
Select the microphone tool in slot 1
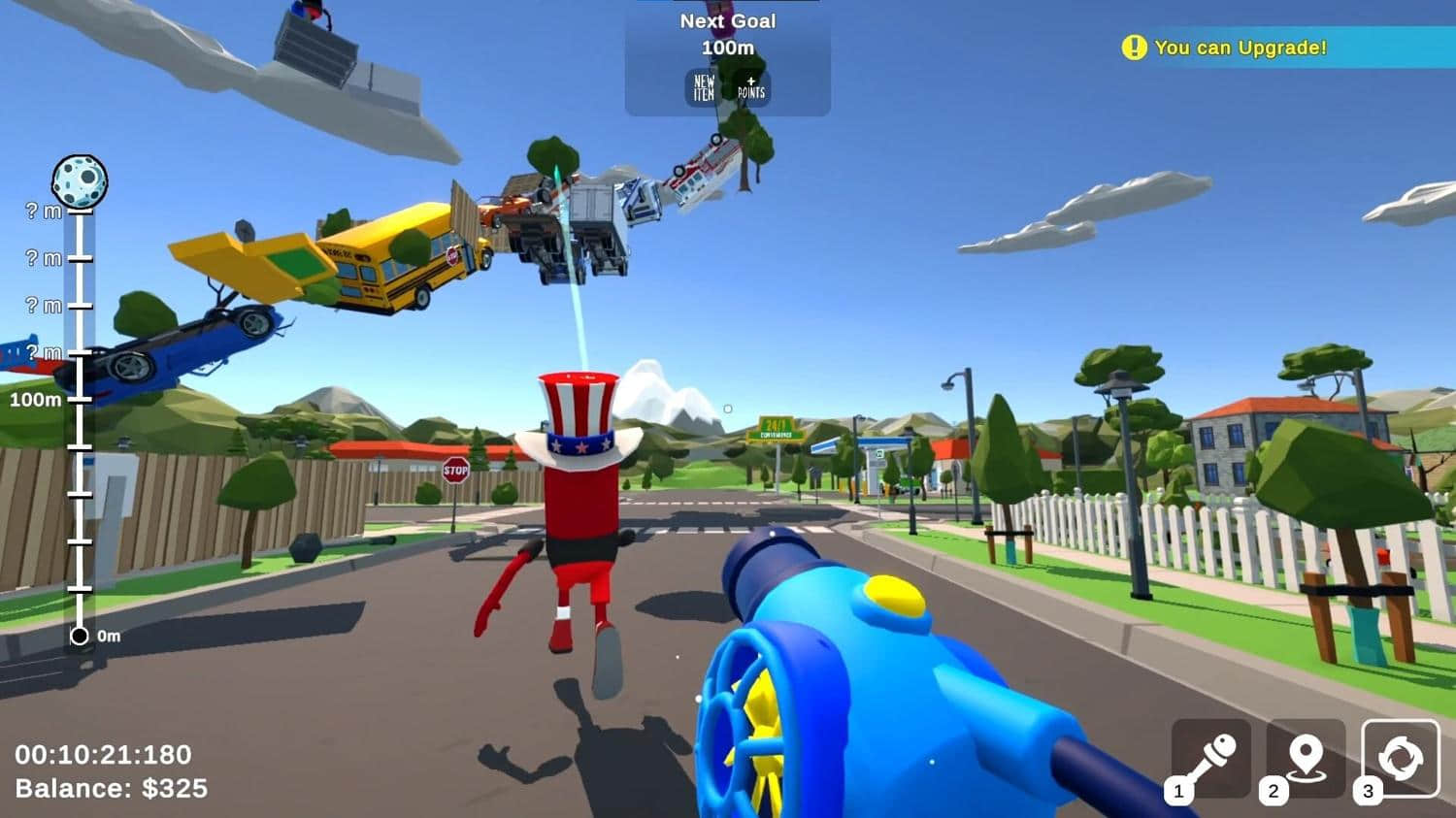[1210, 759]
